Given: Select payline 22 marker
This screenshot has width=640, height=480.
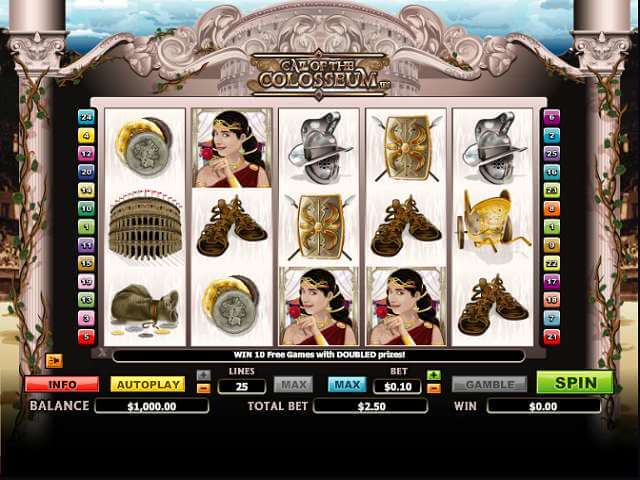Looking at the screenshot, I should tap(551, 263).
